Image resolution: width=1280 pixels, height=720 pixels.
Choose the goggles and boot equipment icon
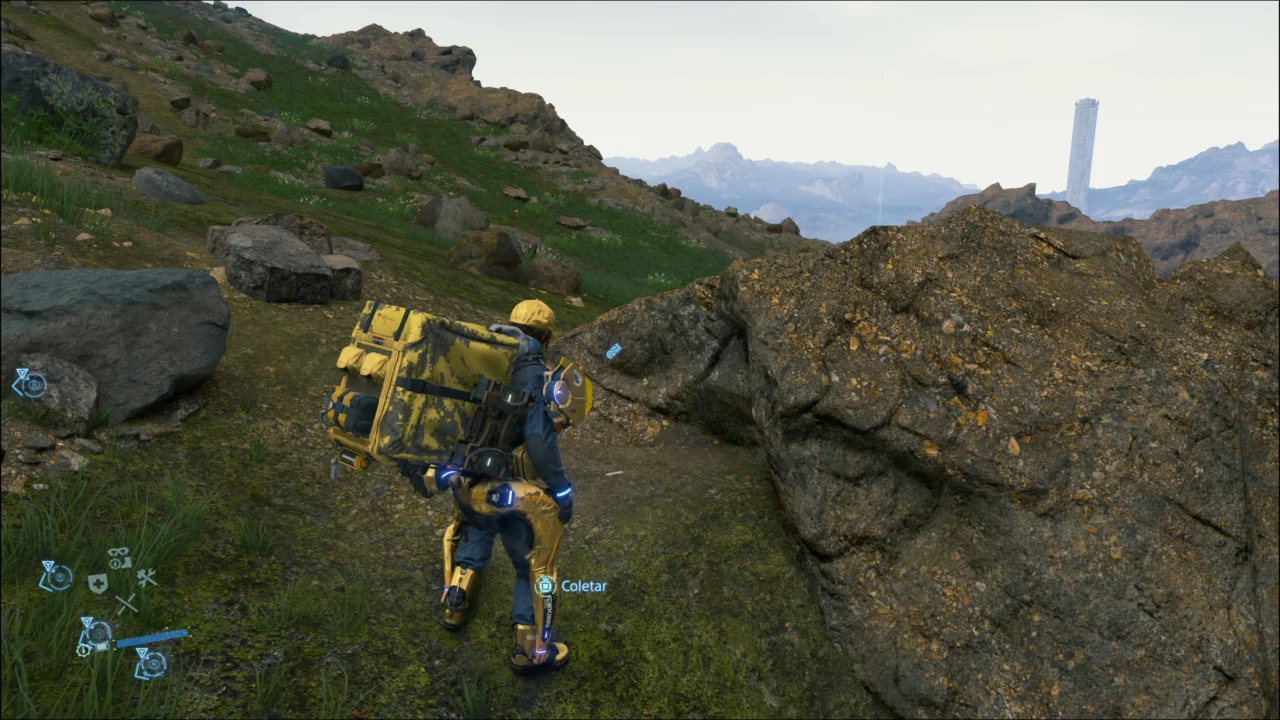point(119,557)
